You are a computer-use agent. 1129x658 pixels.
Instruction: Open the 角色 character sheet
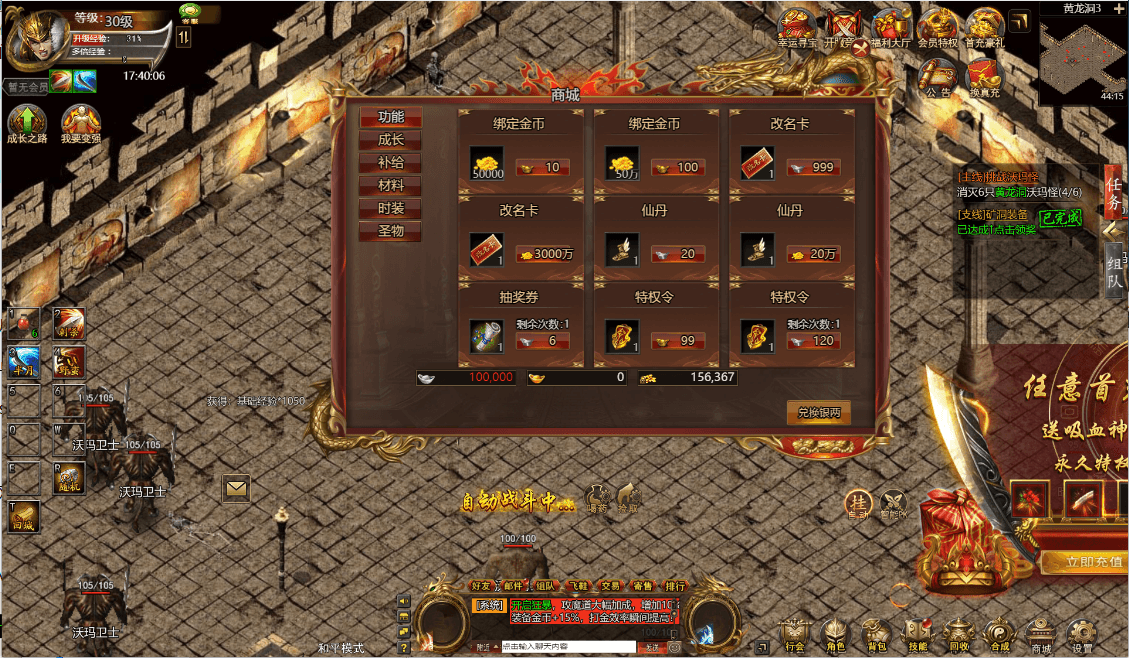[x=835, y=634]
